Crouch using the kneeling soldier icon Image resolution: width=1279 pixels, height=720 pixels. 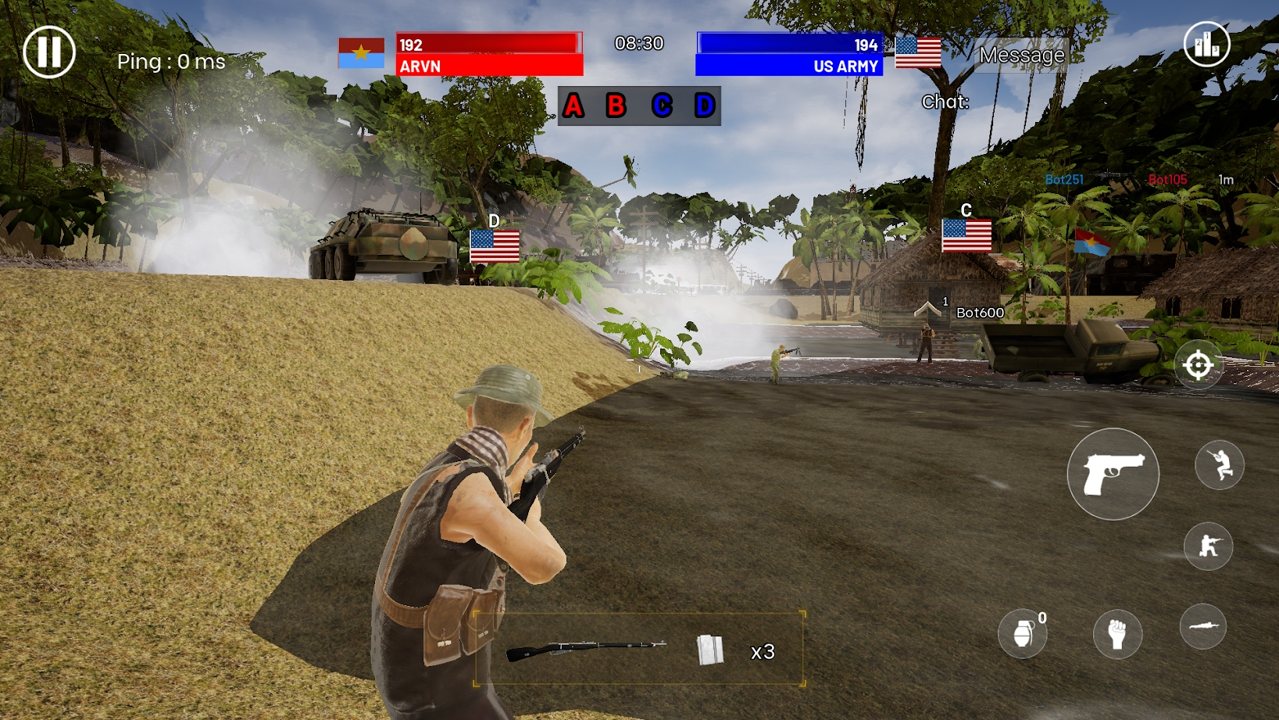1208,546
